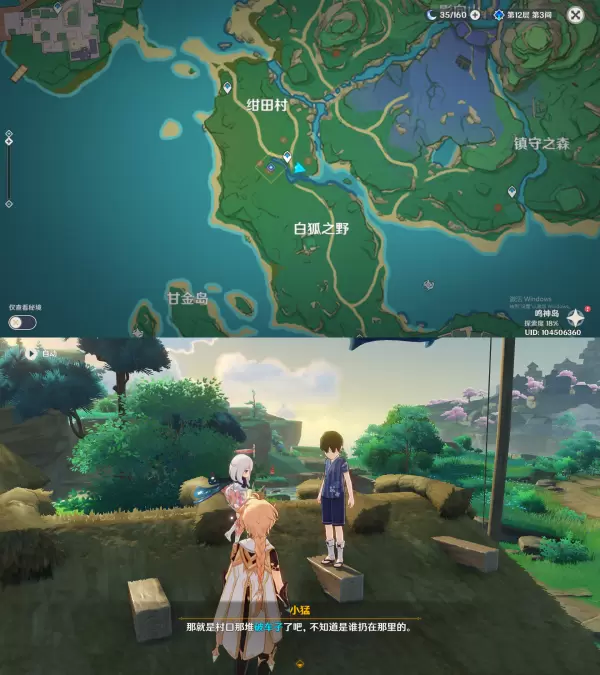
Task: Click the plus button beside the 35/160 resin count
Action: pos(475,15)
